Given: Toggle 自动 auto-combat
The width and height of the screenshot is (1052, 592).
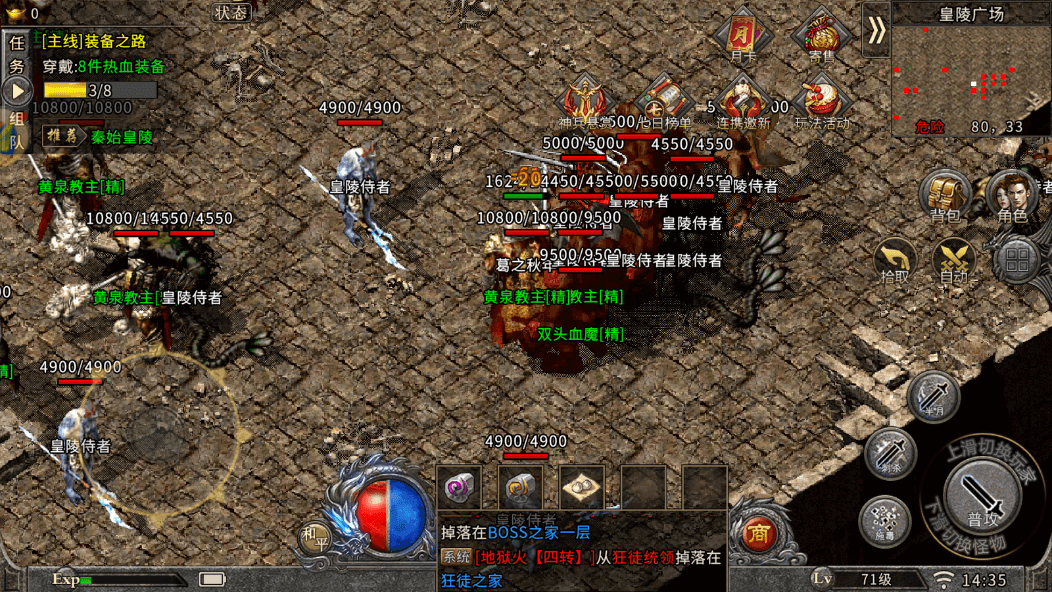Looking at the screenshot, I should click(954, 259).
